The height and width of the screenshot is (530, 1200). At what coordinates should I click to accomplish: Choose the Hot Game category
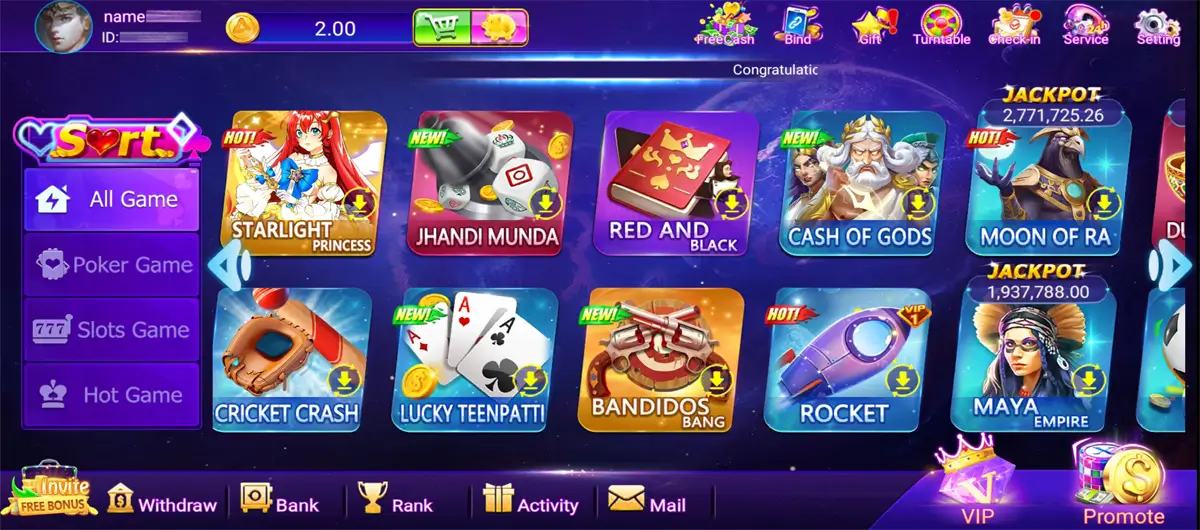[x=112, y=395]
